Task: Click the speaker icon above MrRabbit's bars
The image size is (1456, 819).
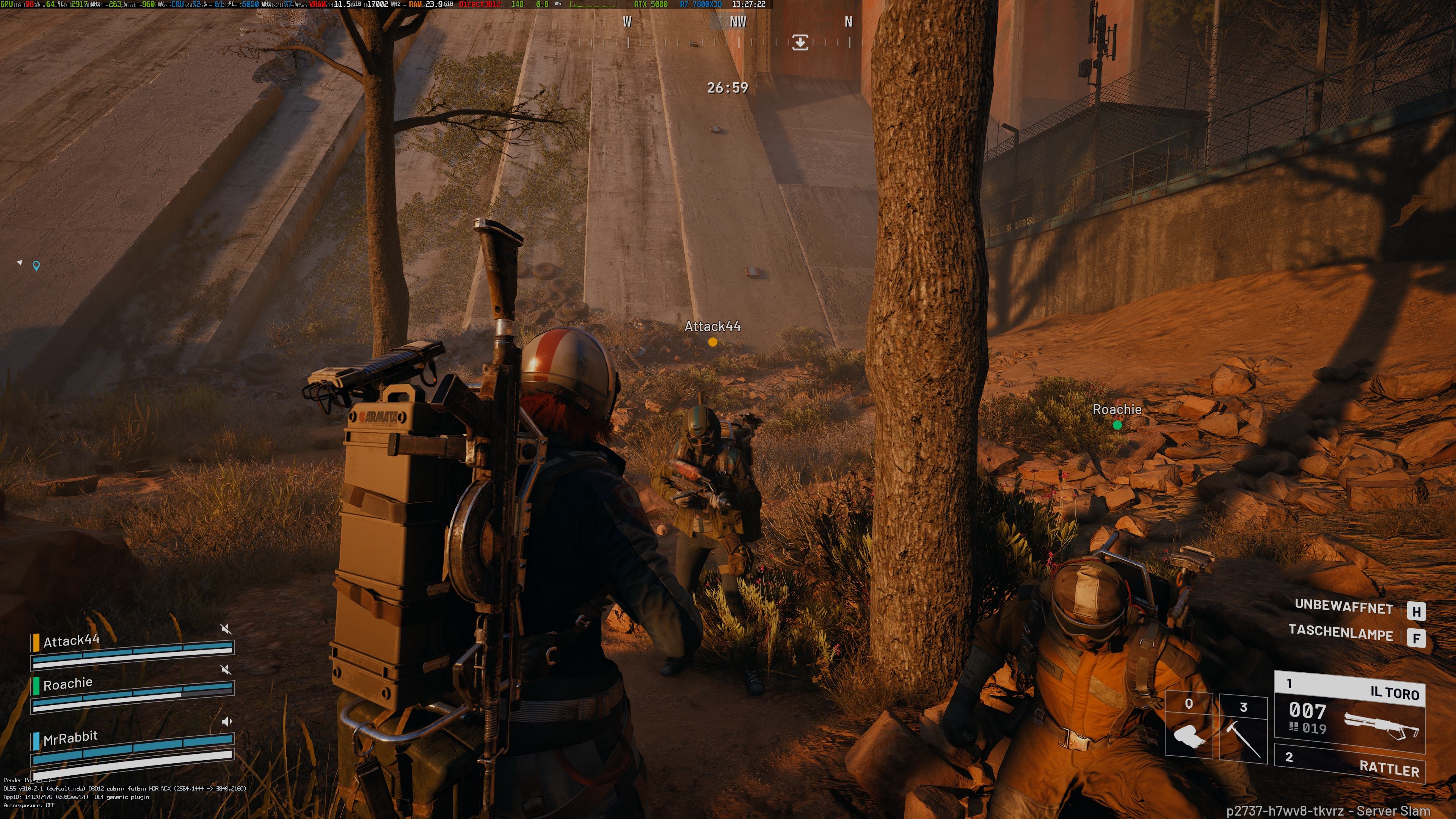Action: (226, 721)
